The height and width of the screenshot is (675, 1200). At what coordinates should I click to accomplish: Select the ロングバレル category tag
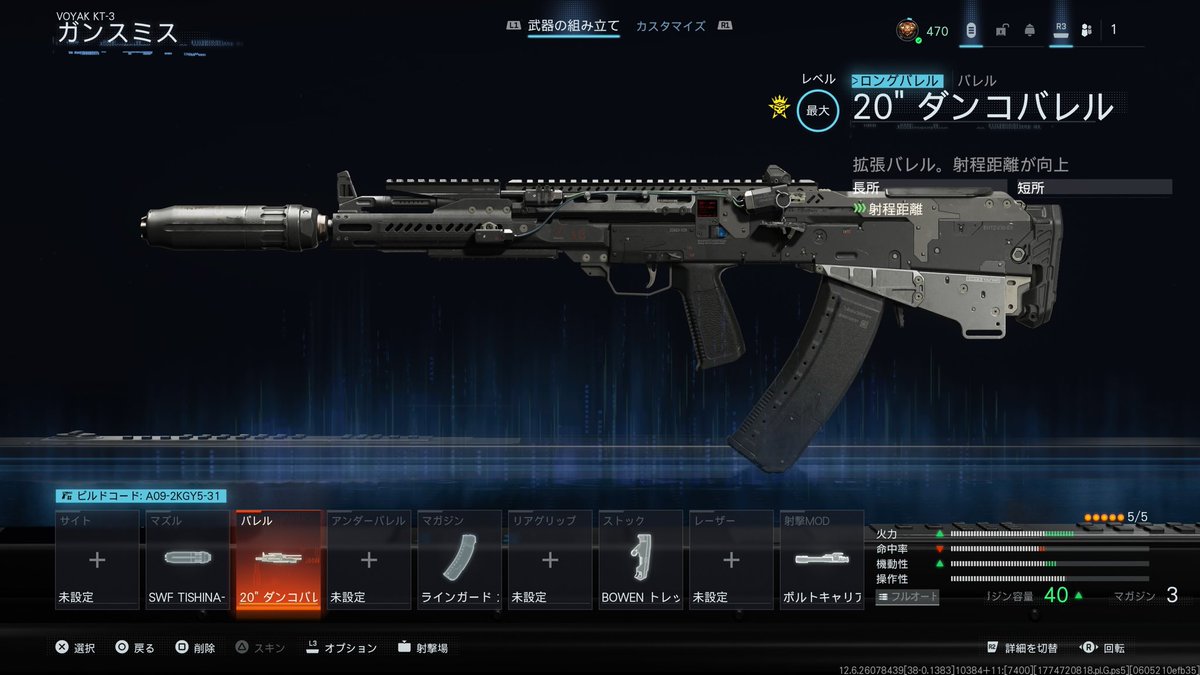pyautogui.click(x=896, y=81)
